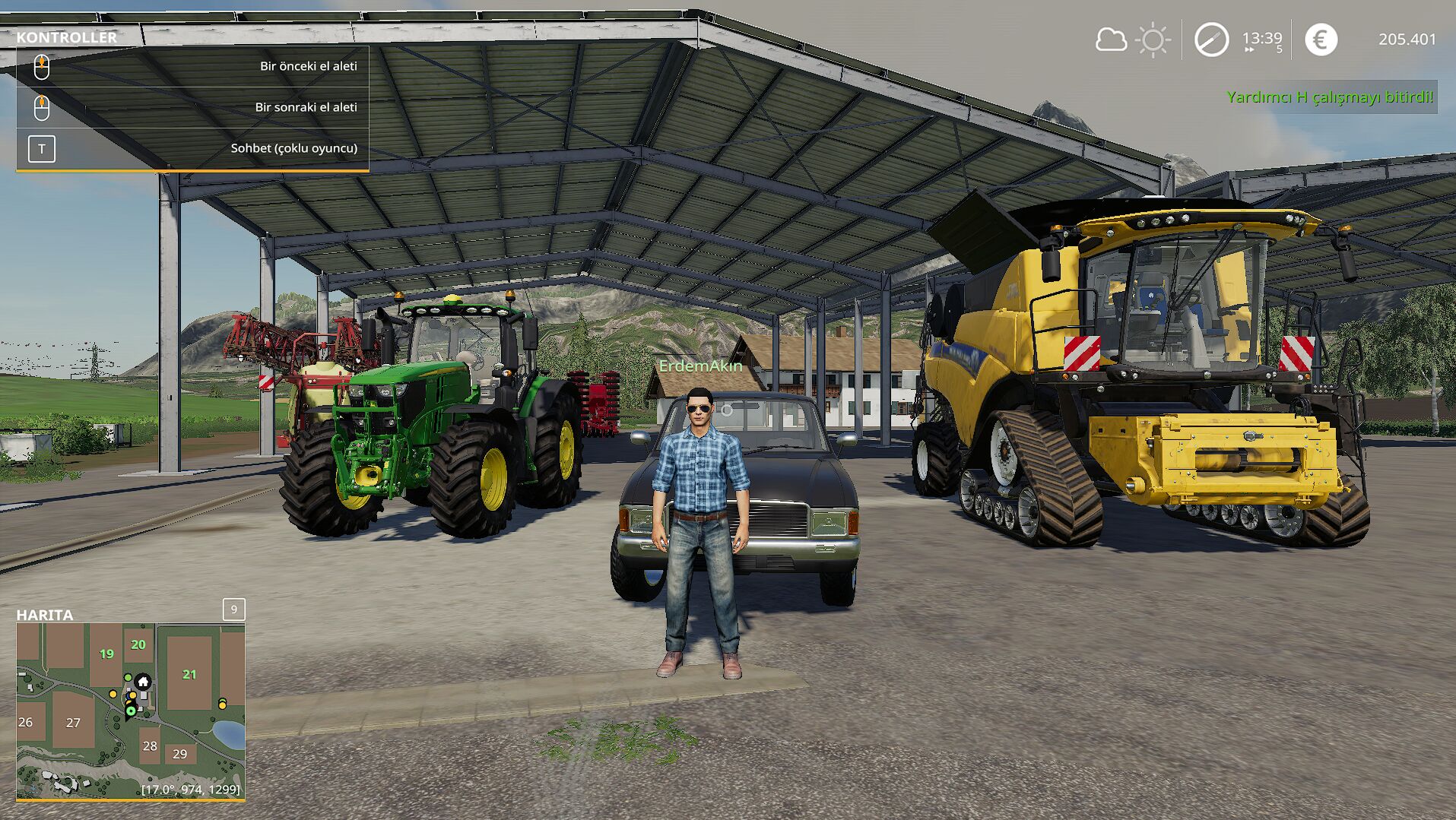Click the clock icon beside 13:39

(1211, 40)
